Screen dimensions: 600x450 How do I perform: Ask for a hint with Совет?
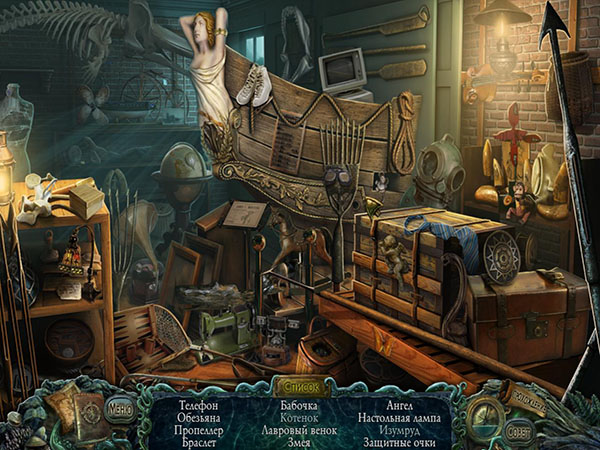coord(519,432)
